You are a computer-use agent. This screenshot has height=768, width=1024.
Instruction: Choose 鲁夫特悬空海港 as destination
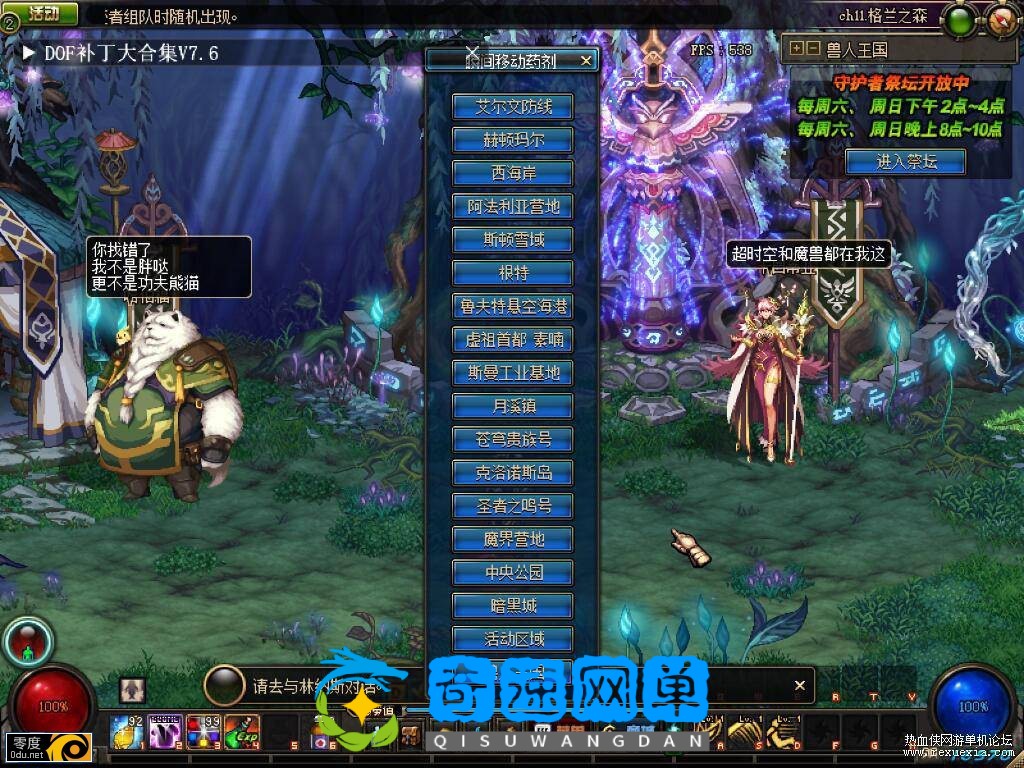coord(512,306)
